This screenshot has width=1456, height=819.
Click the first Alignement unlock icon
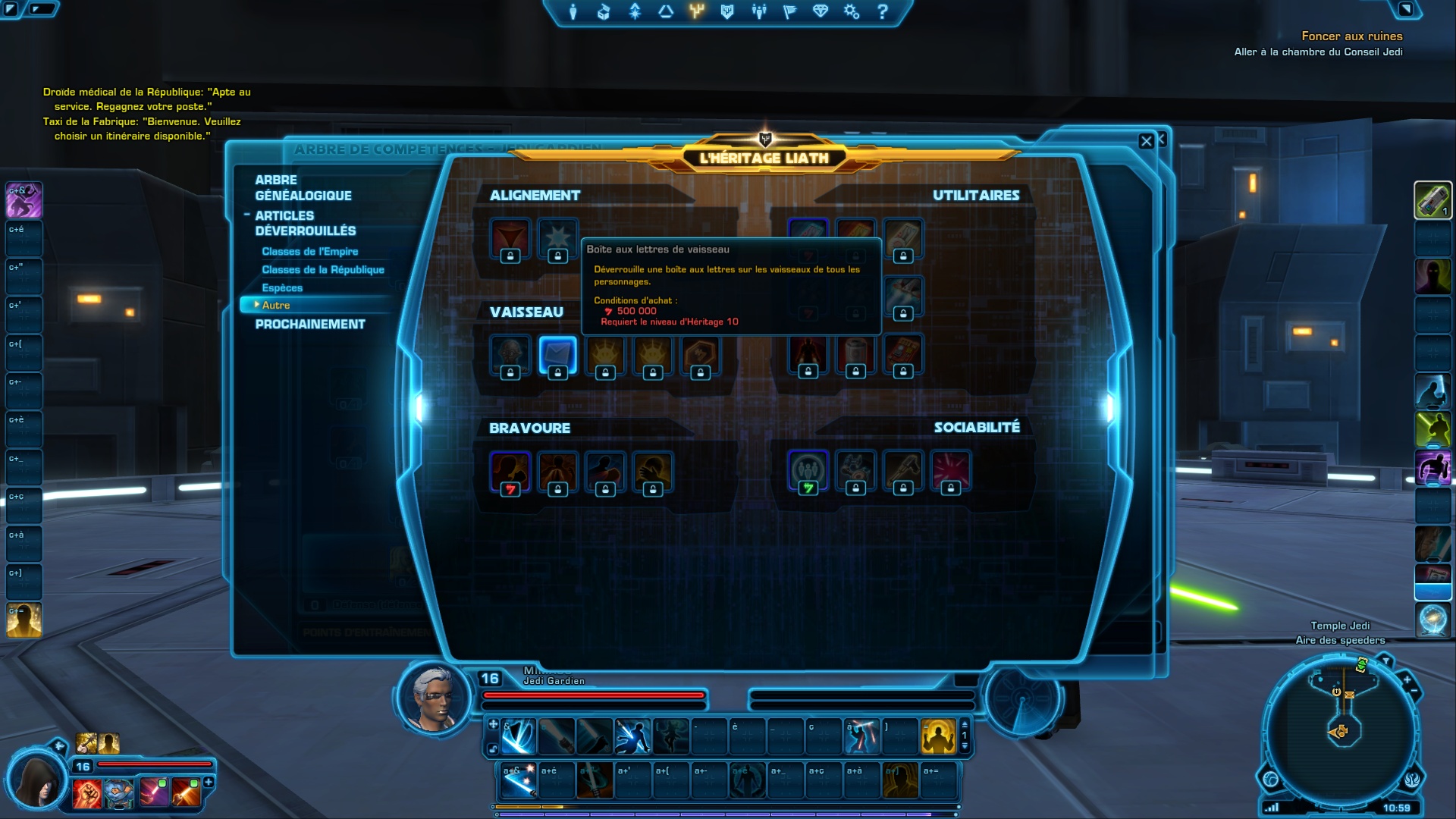(510, 238)
